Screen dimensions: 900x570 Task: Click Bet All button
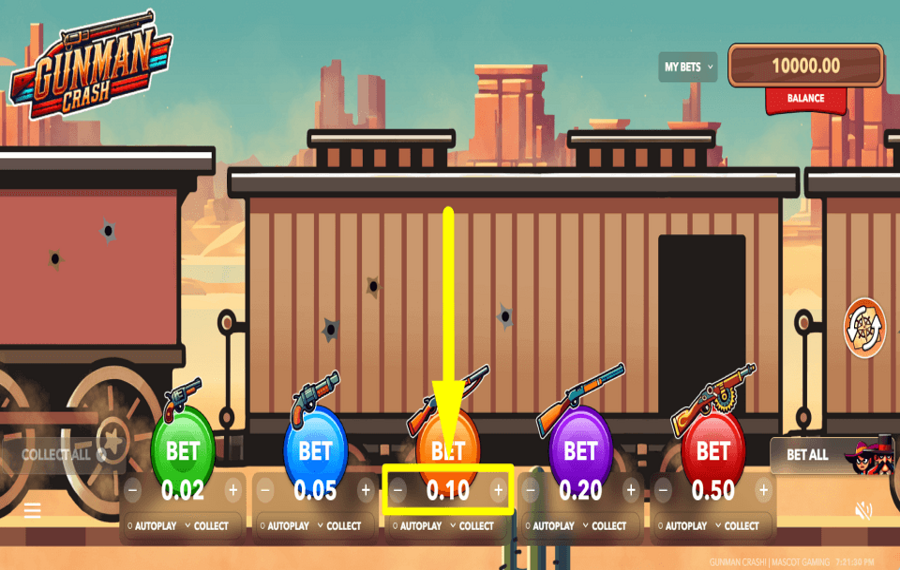click(808, 455)
